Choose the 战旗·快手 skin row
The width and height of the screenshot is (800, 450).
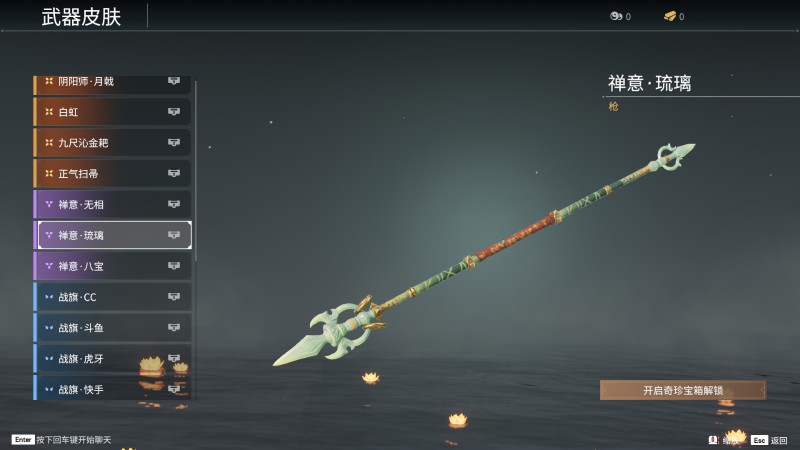click(112, 388)
